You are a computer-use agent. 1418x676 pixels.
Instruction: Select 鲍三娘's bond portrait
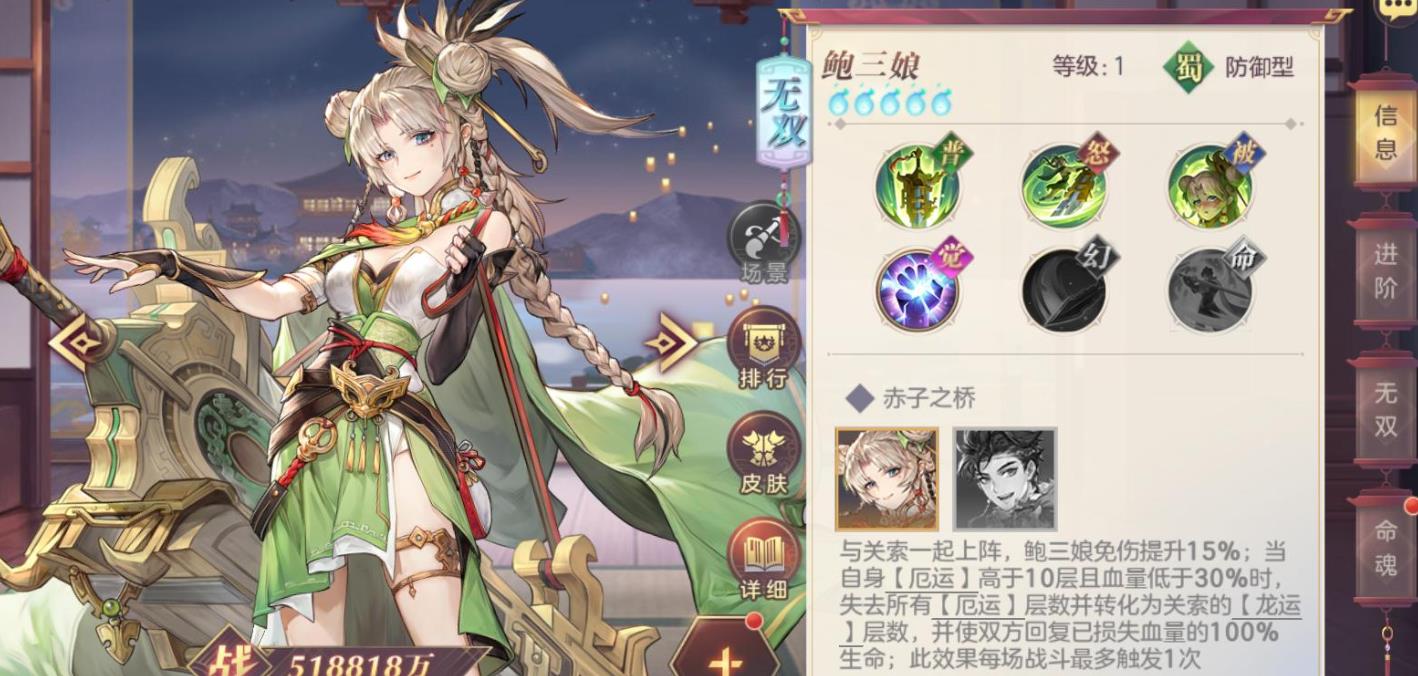887,479
